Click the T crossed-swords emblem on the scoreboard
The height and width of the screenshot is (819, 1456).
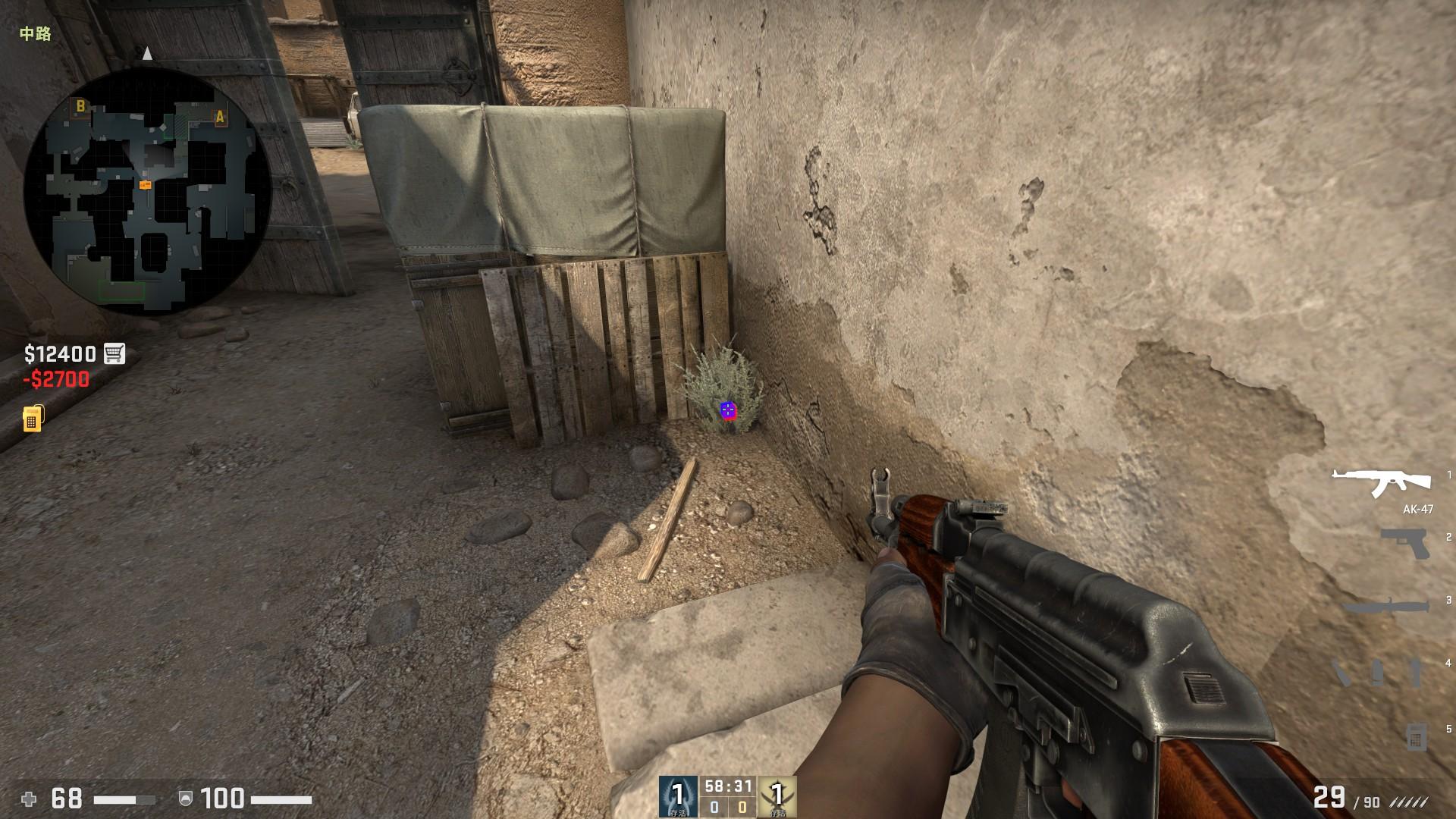(777, 796)
